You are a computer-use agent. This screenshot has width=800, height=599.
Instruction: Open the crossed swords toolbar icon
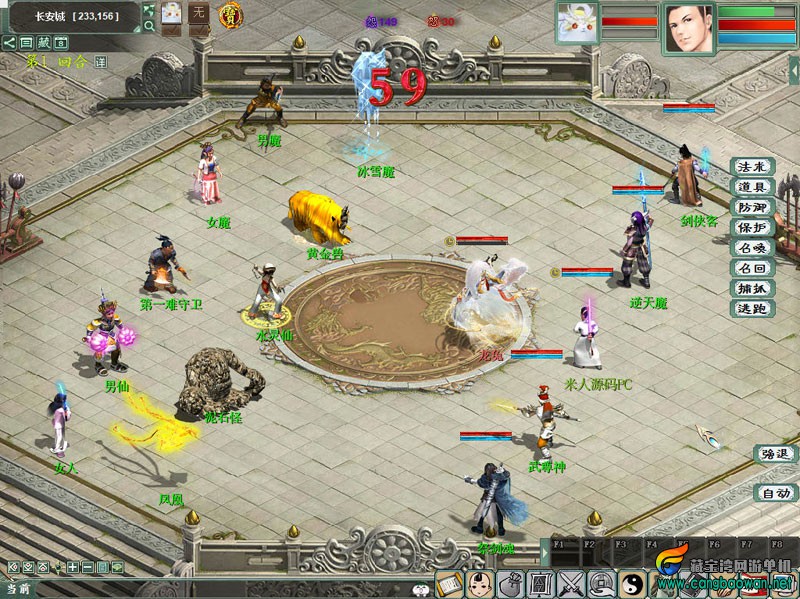tap(571, 583)
